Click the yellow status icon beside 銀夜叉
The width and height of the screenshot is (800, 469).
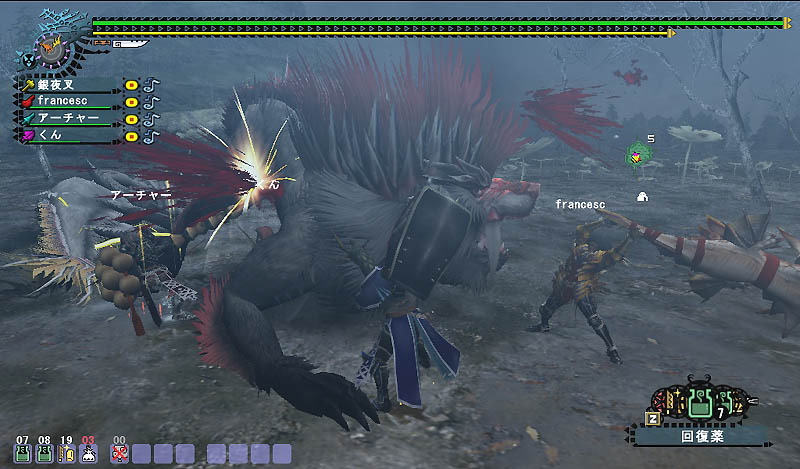point(132,86)
